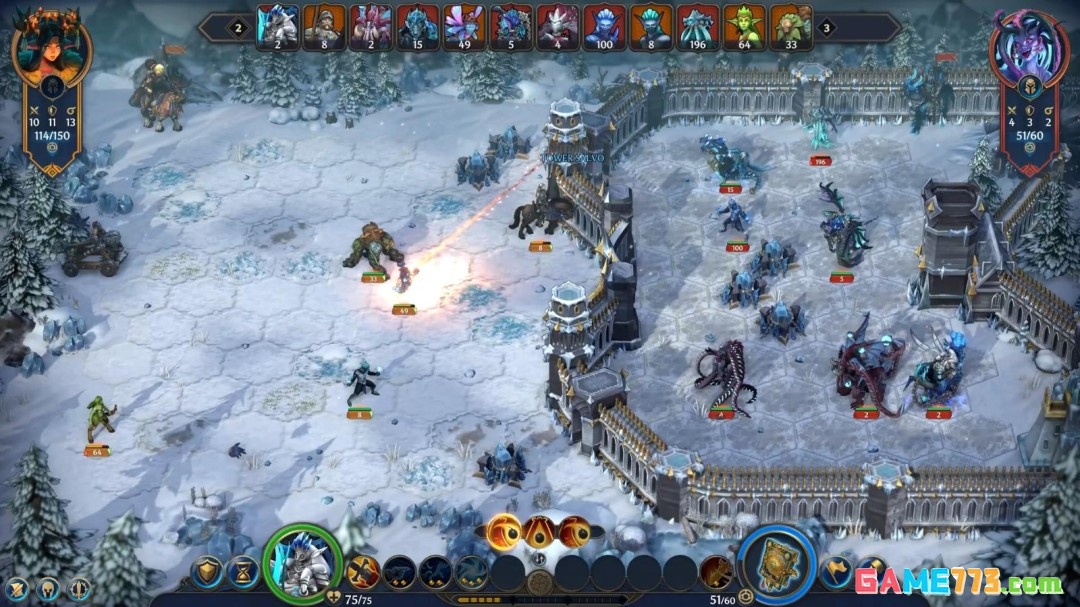Select the turn-order portrait with count 33
This screenshot has height=607, width=1080.
coord(790,27)
